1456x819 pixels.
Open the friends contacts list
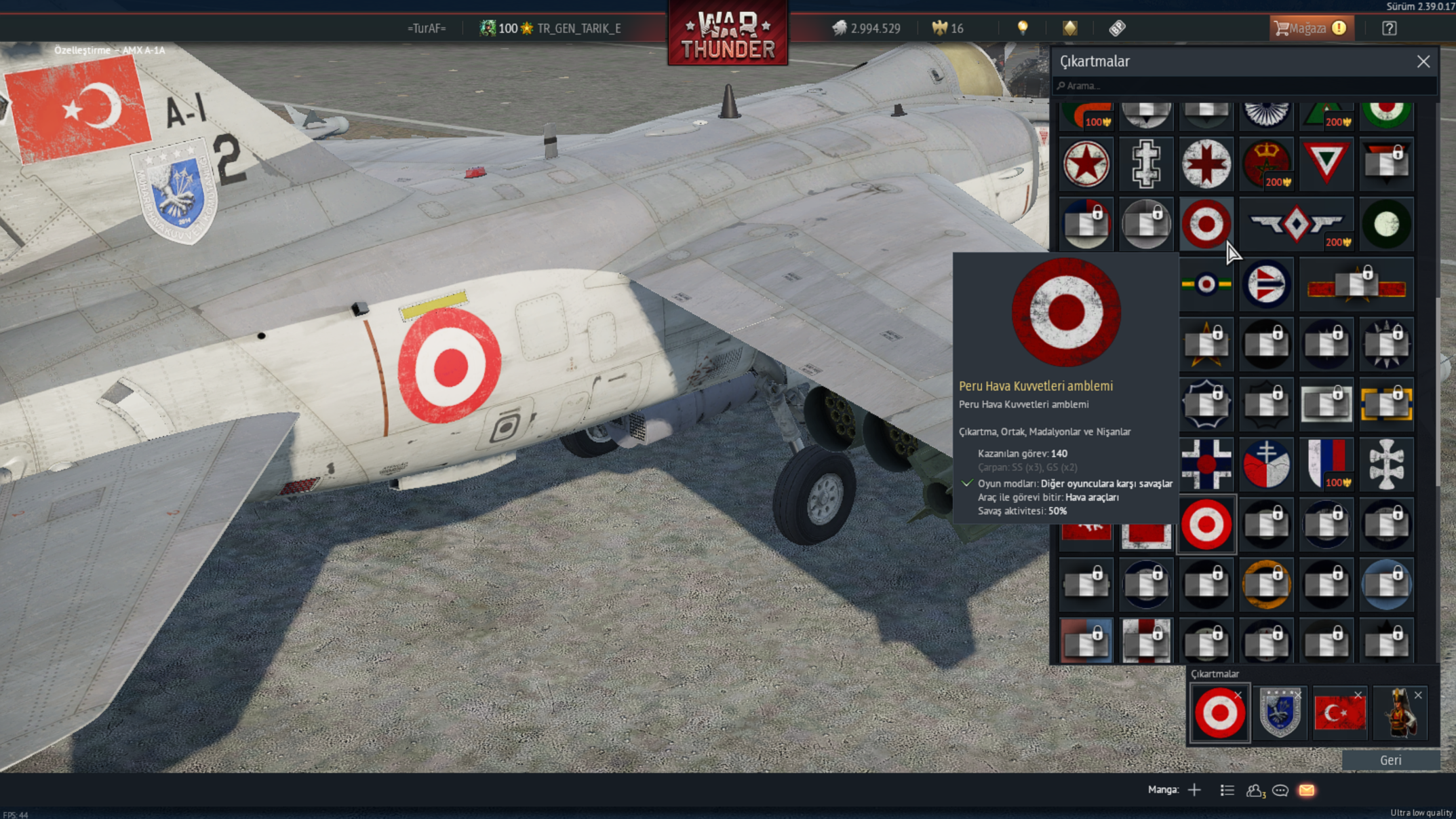pos(1255,791)
